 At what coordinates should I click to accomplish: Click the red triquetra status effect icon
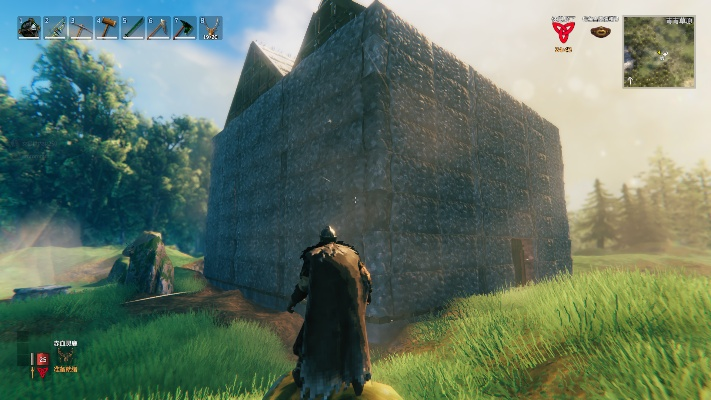click(x=564, y=31)
